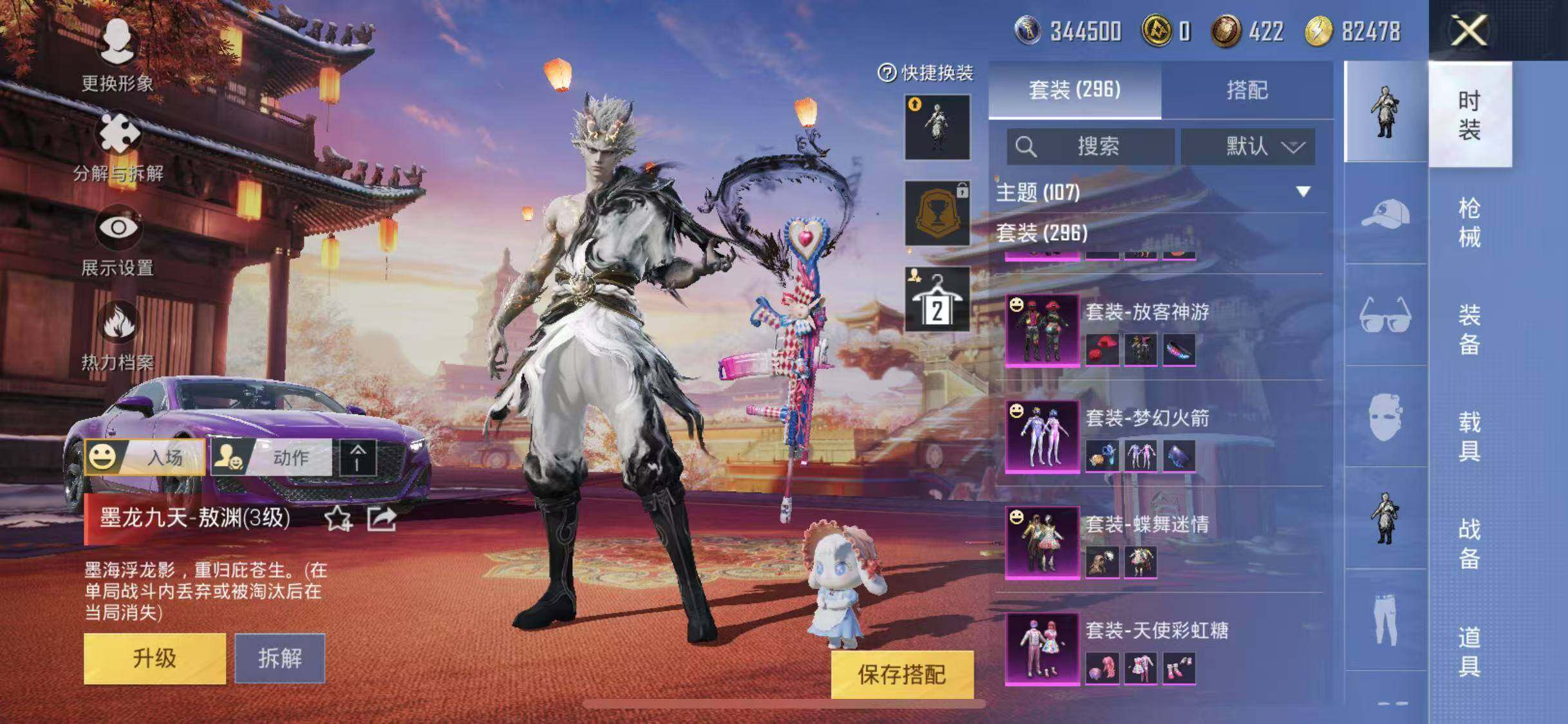Open the 载具 vehicles category

tap(1469, 436)
